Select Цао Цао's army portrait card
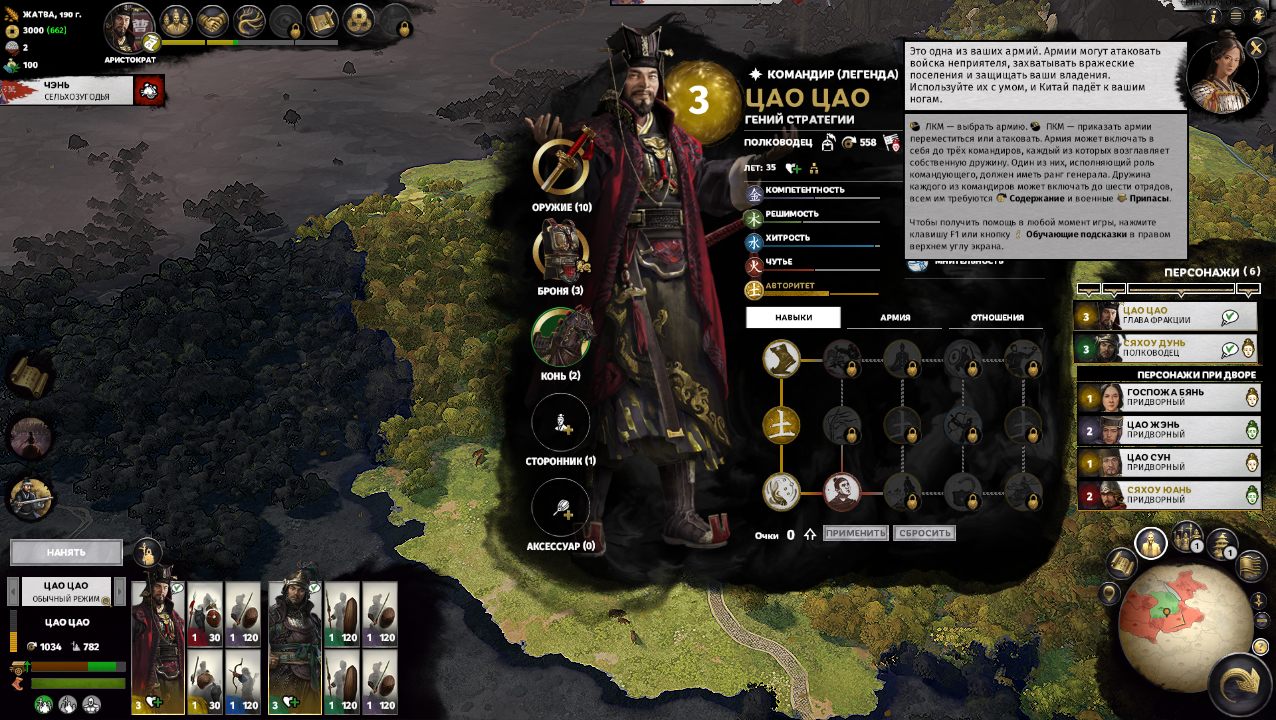This screenshot has width=1276, height=720. click(158, 647)
